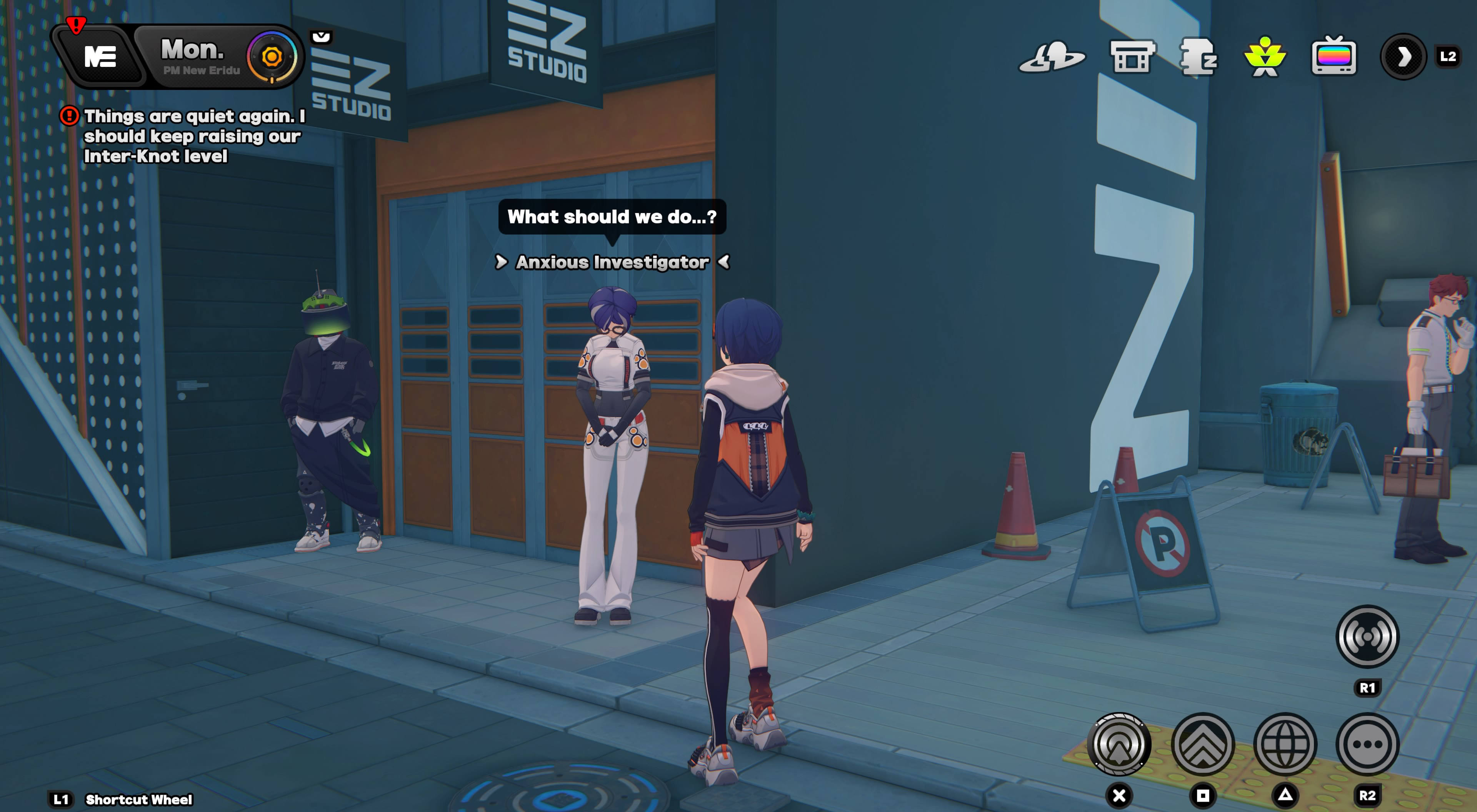Activate the double chevron up button
This screenshot has height=812, width=1477.
(1202, 744)
